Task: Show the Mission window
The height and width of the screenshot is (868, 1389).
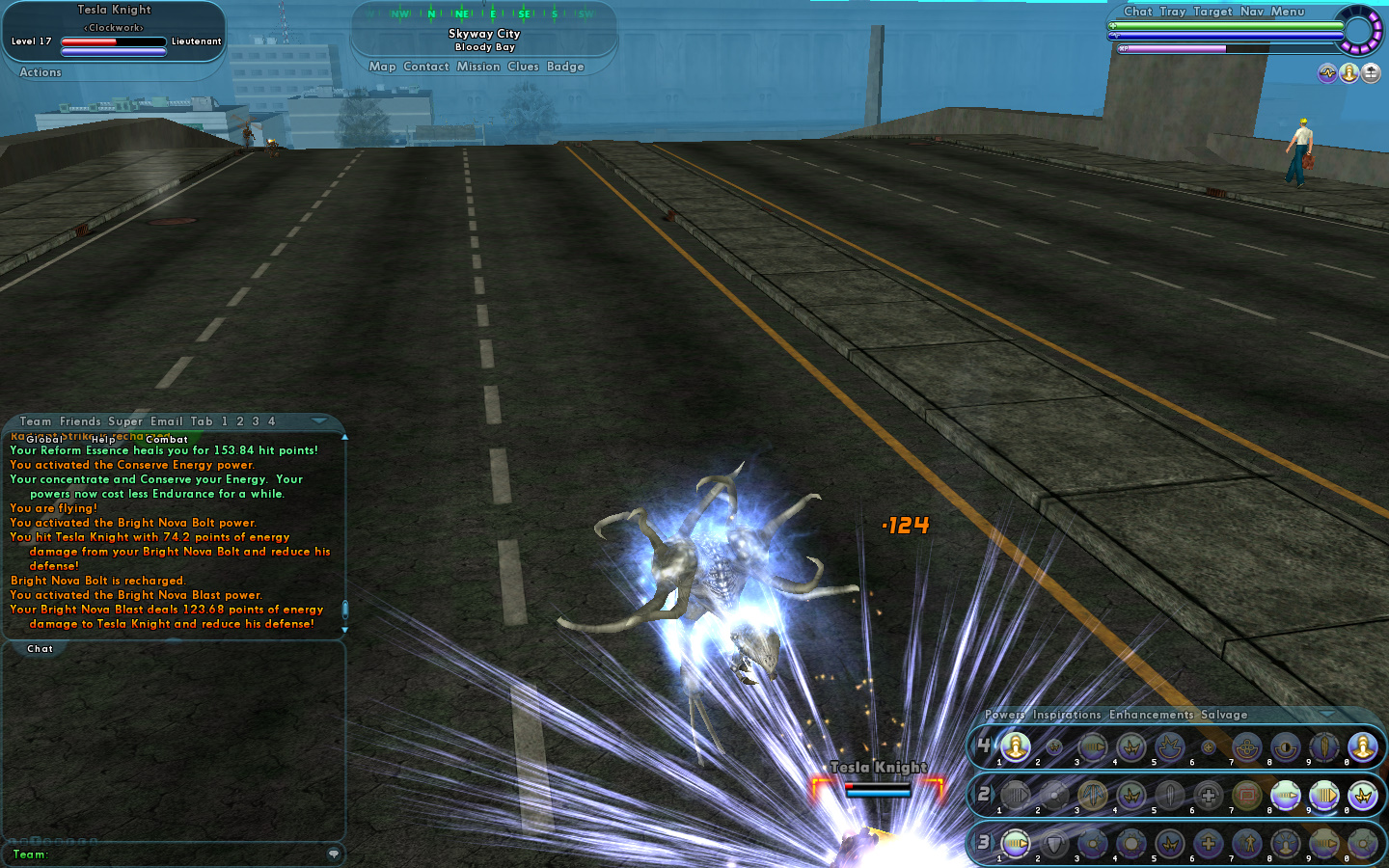Action: tap(478, 67)
